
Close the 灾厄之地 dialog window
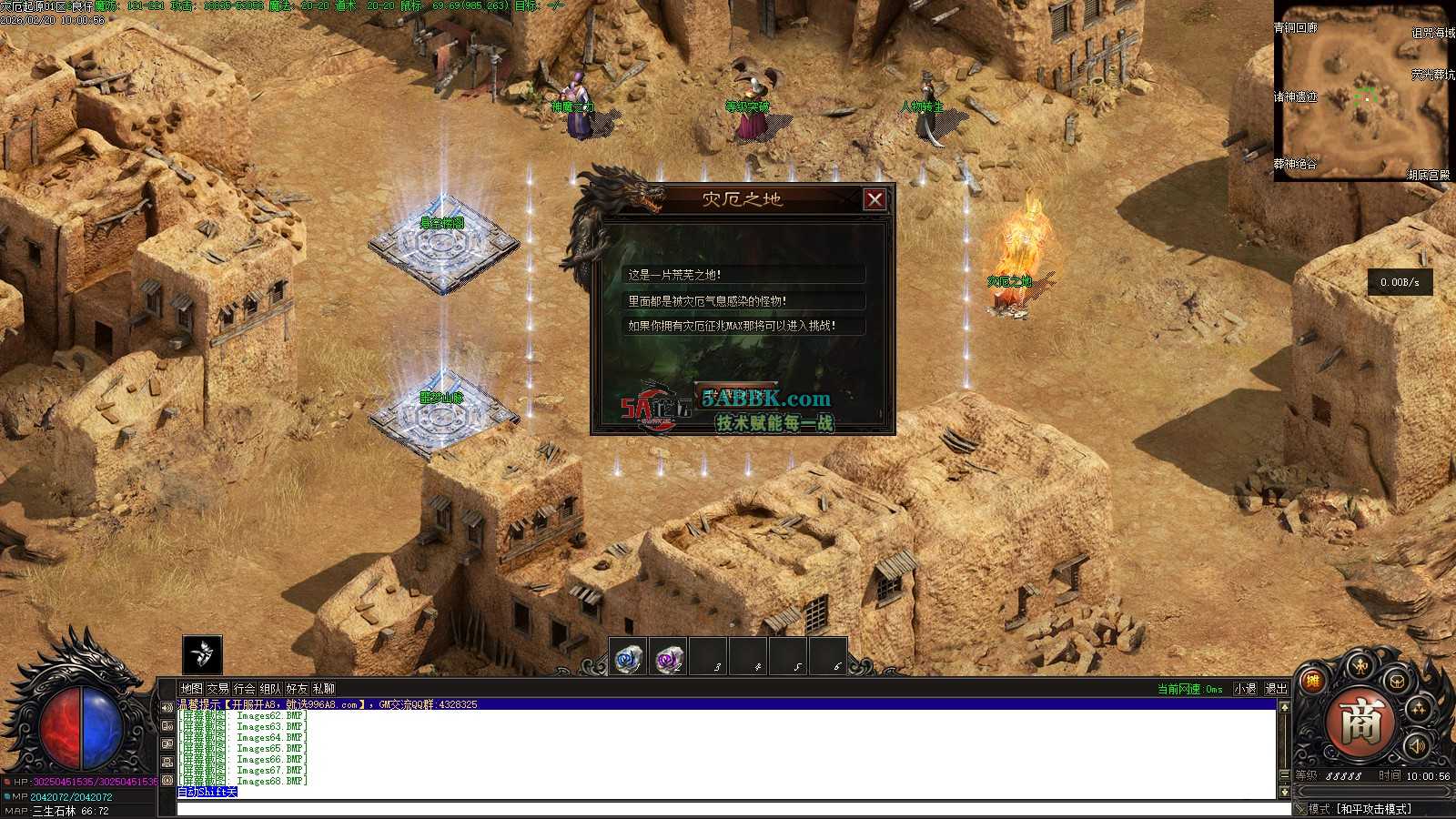click(x=875, y=199)
